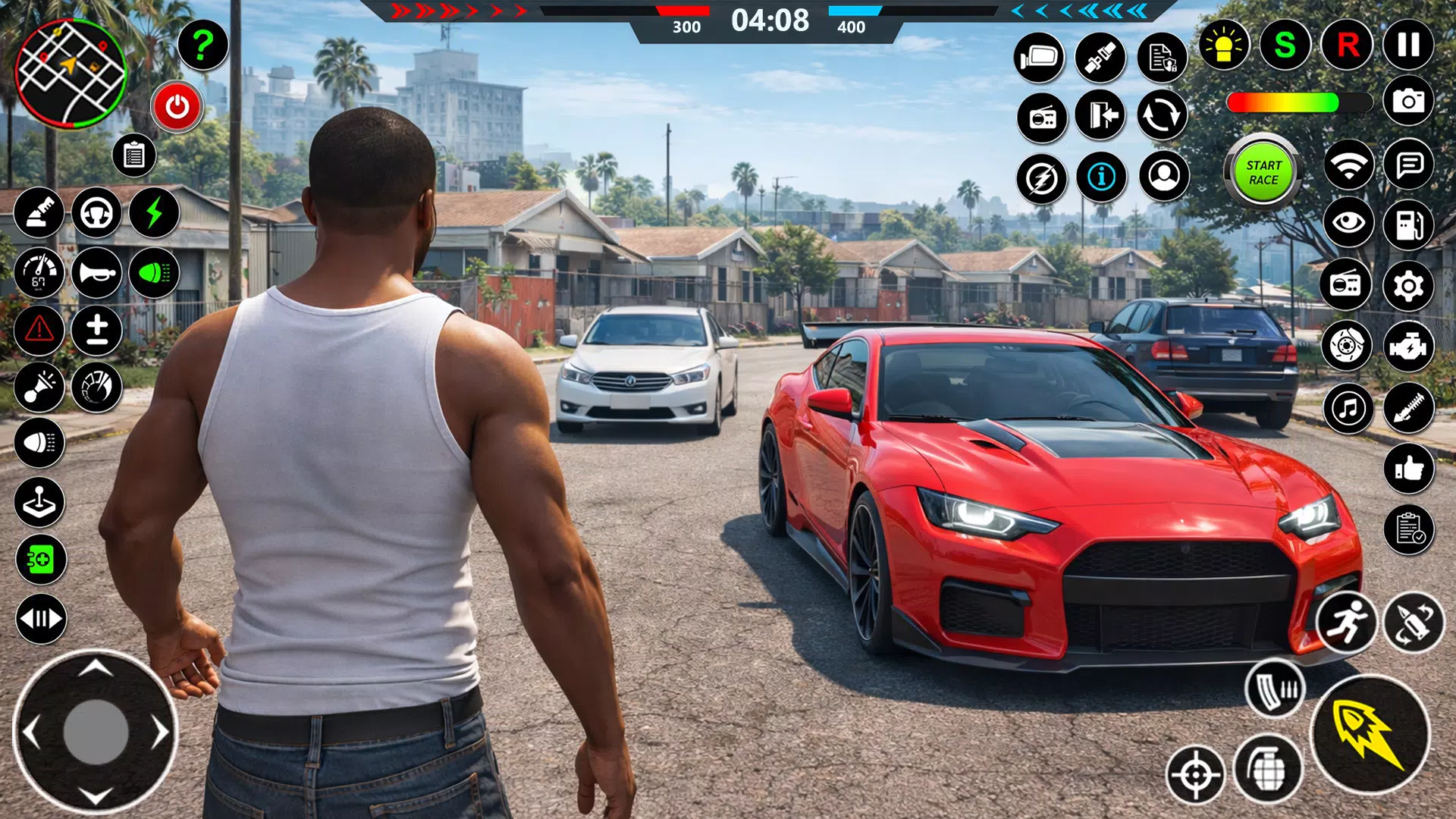This screenshot has width=1456, height=819.
Task: Open the circular minimap
Action: point(71,74)
